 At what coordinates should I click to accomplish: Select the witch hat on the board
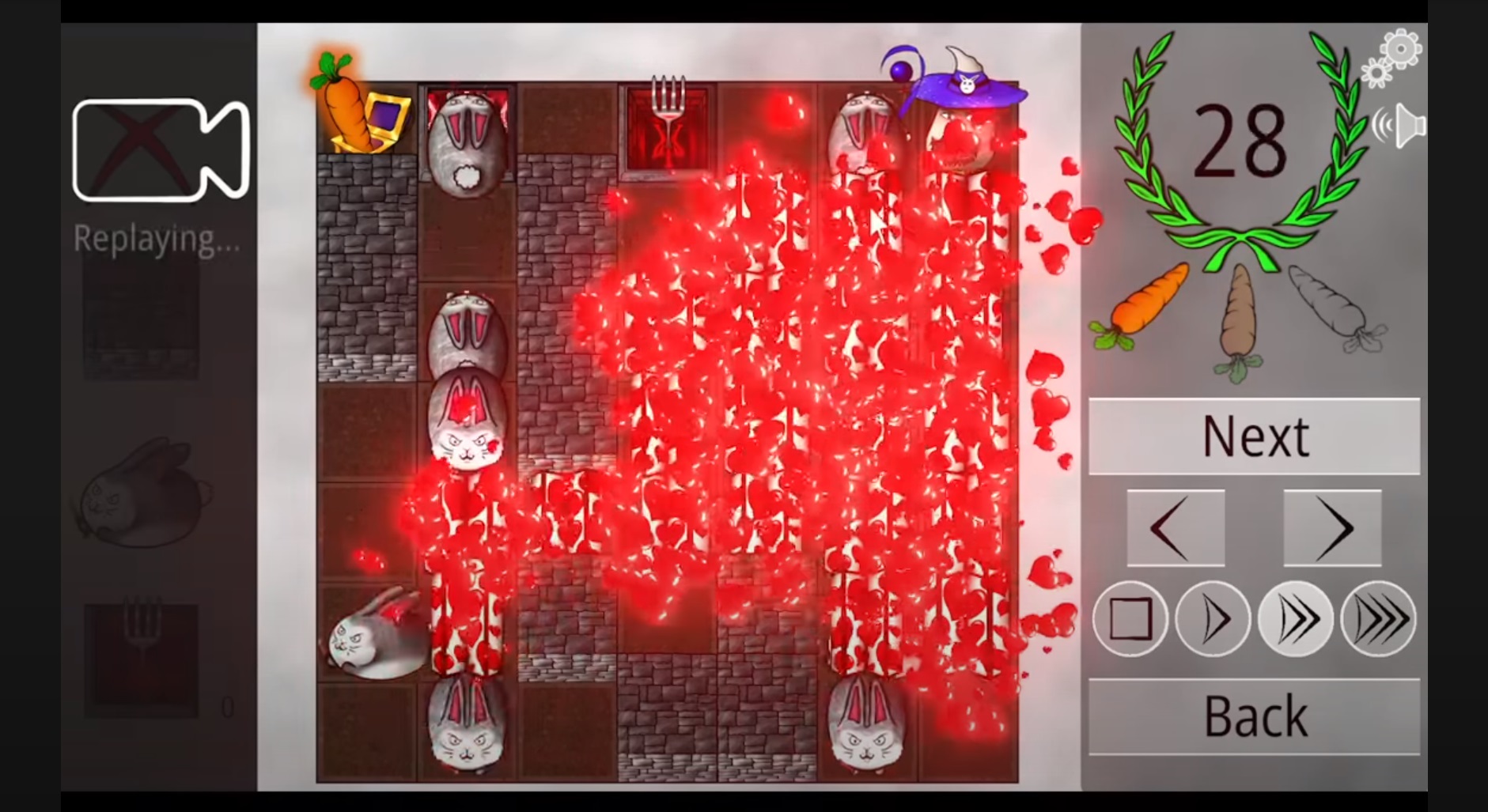point(969,87)
